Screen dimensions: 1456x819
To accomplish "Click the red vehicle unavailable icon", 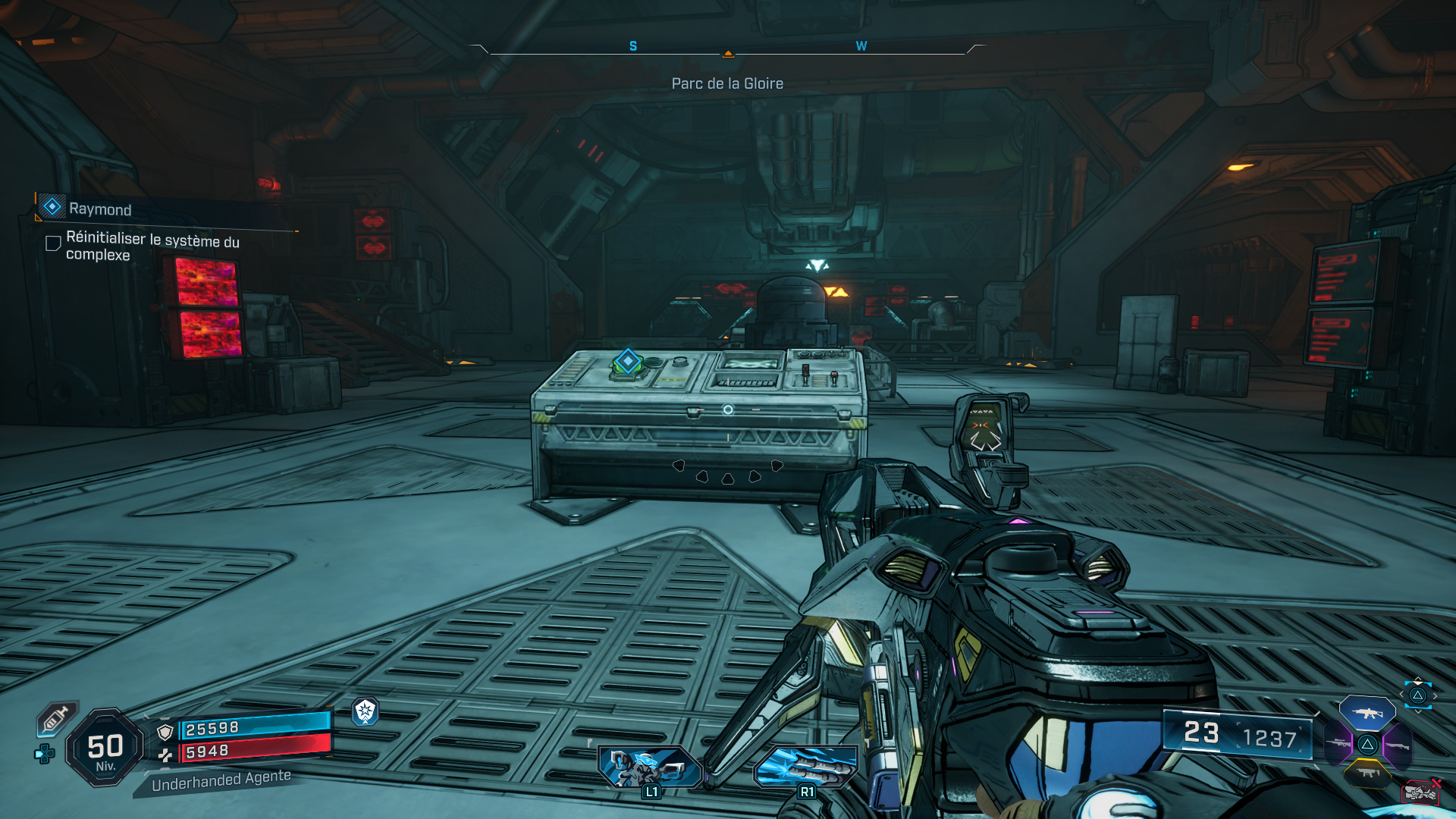I will coord(1421,792).
